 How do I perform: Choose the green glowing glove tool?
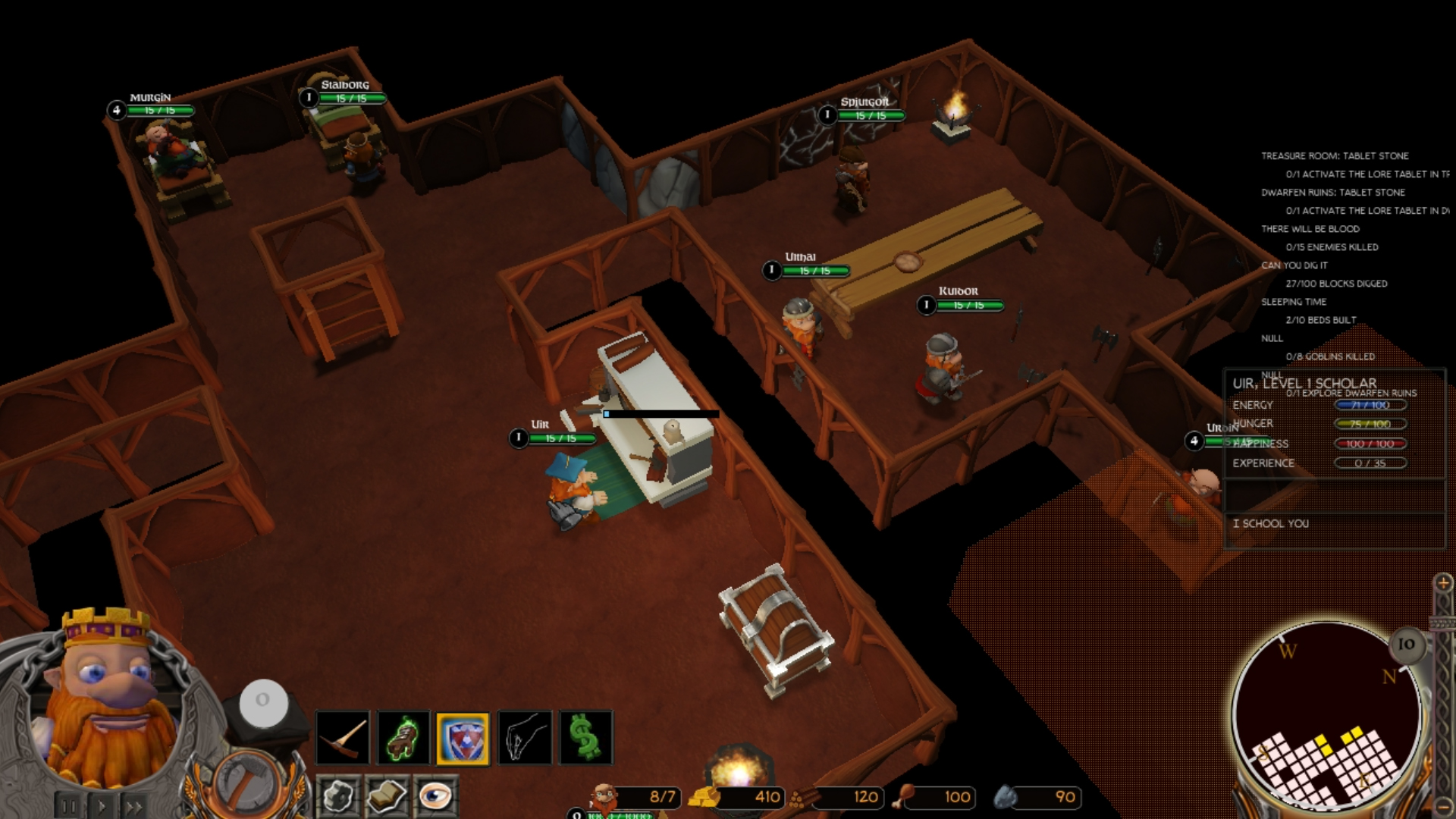point(403,737)
